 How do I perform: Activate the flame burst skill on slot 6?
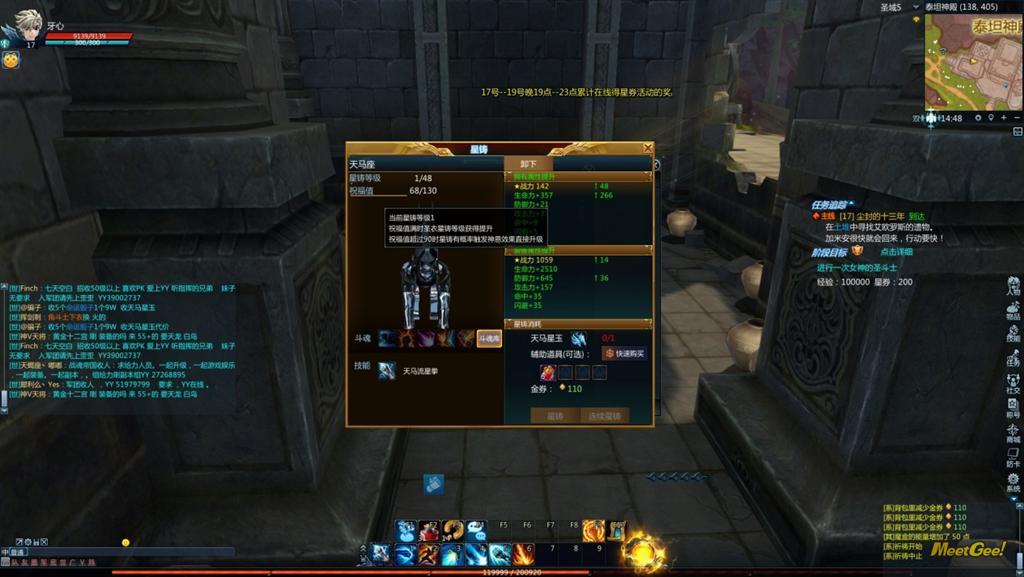pos(523,553)
